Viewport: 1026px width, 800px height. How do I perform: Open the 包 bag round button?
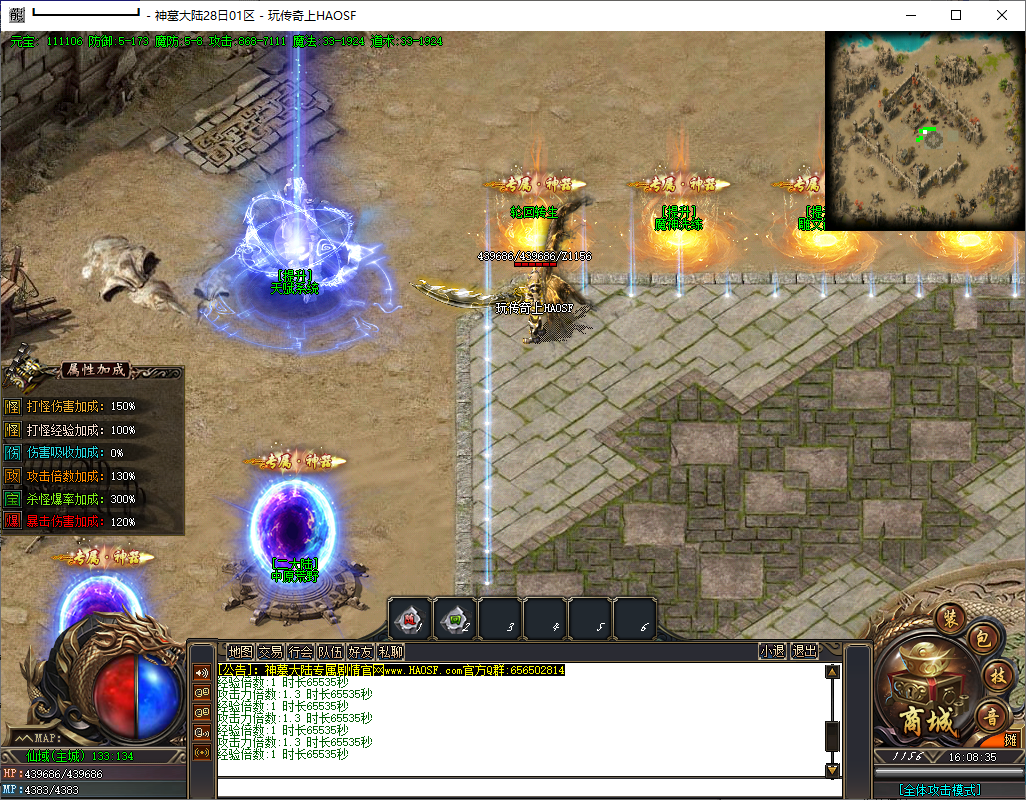tap(982, 638)
